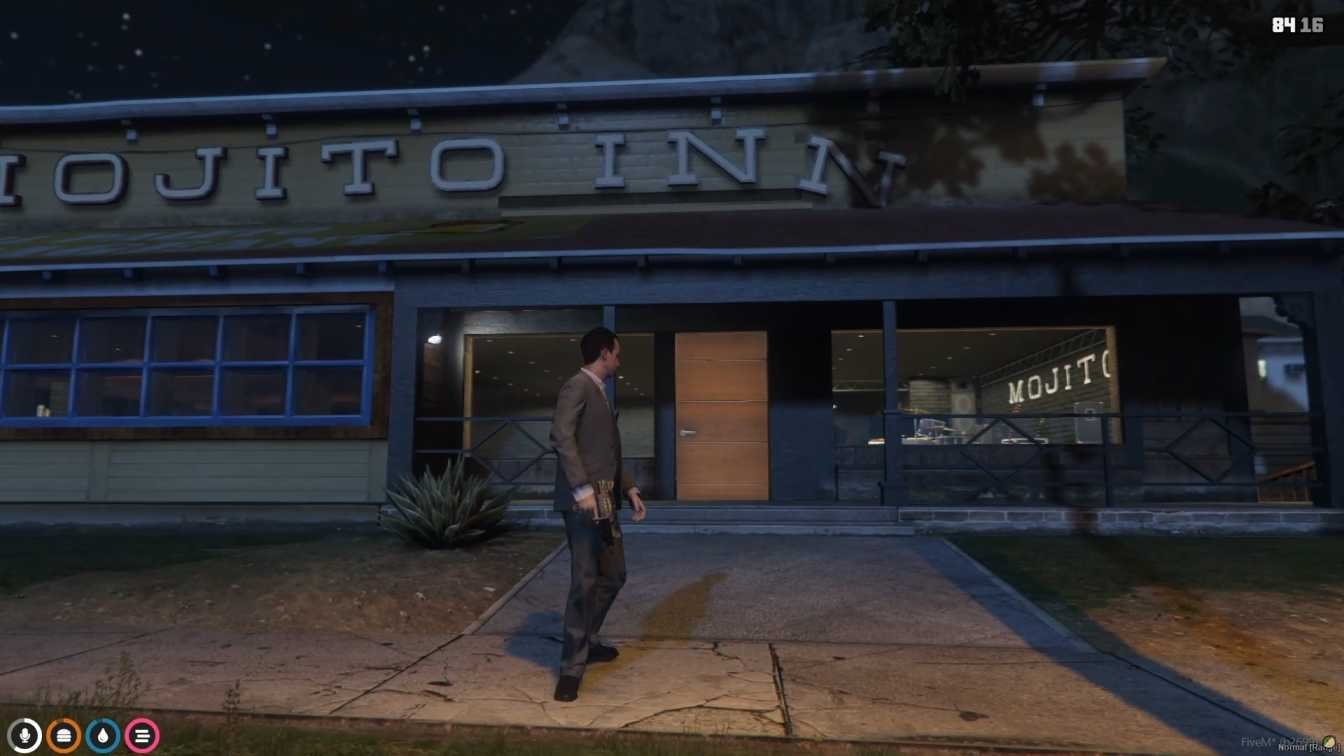Click the white microphone voice icon
This screenshot has height=756, width=1344.
coord(24,736)
